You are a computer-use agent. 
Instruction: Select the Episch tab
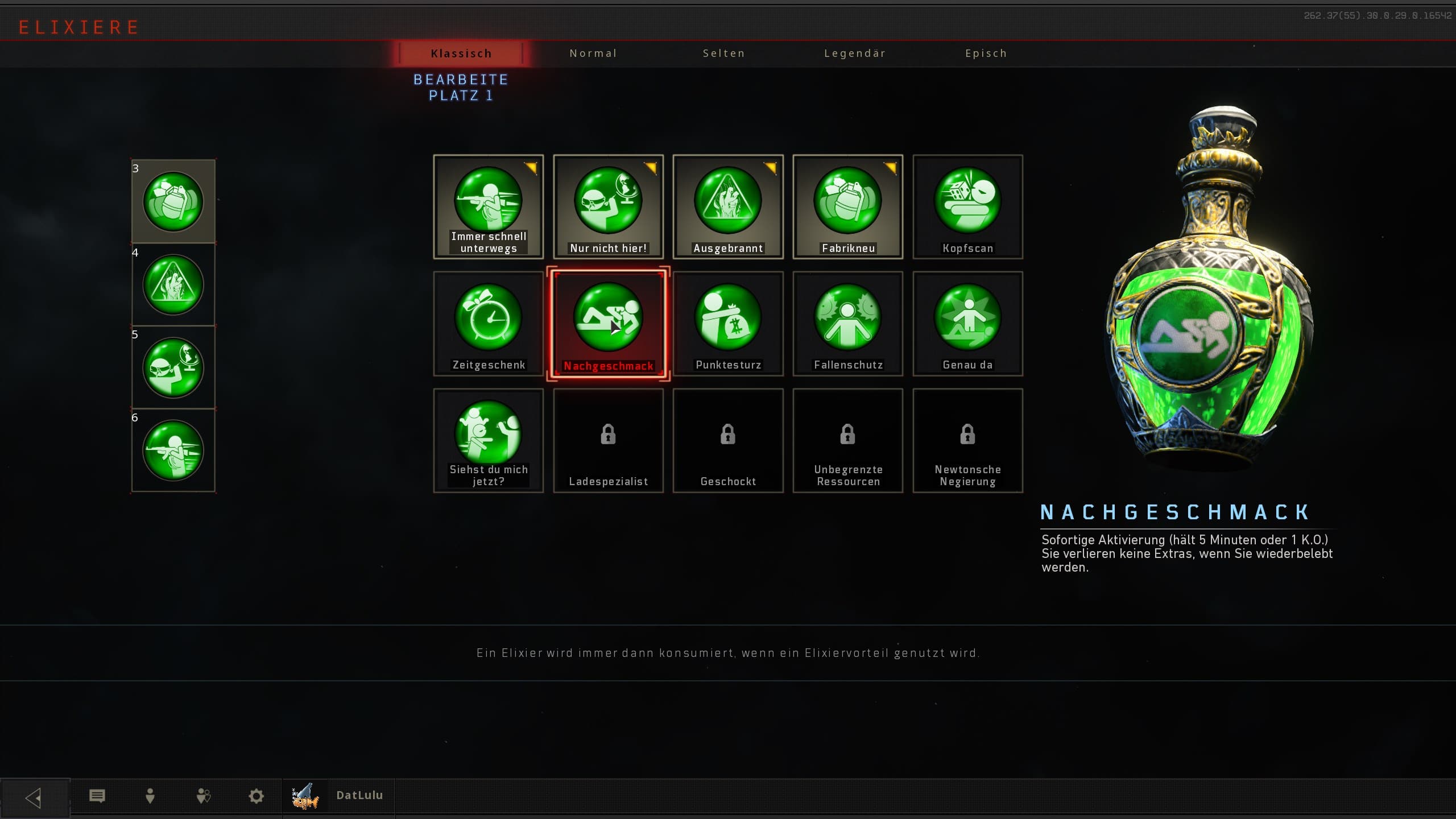tap(986, 53)
